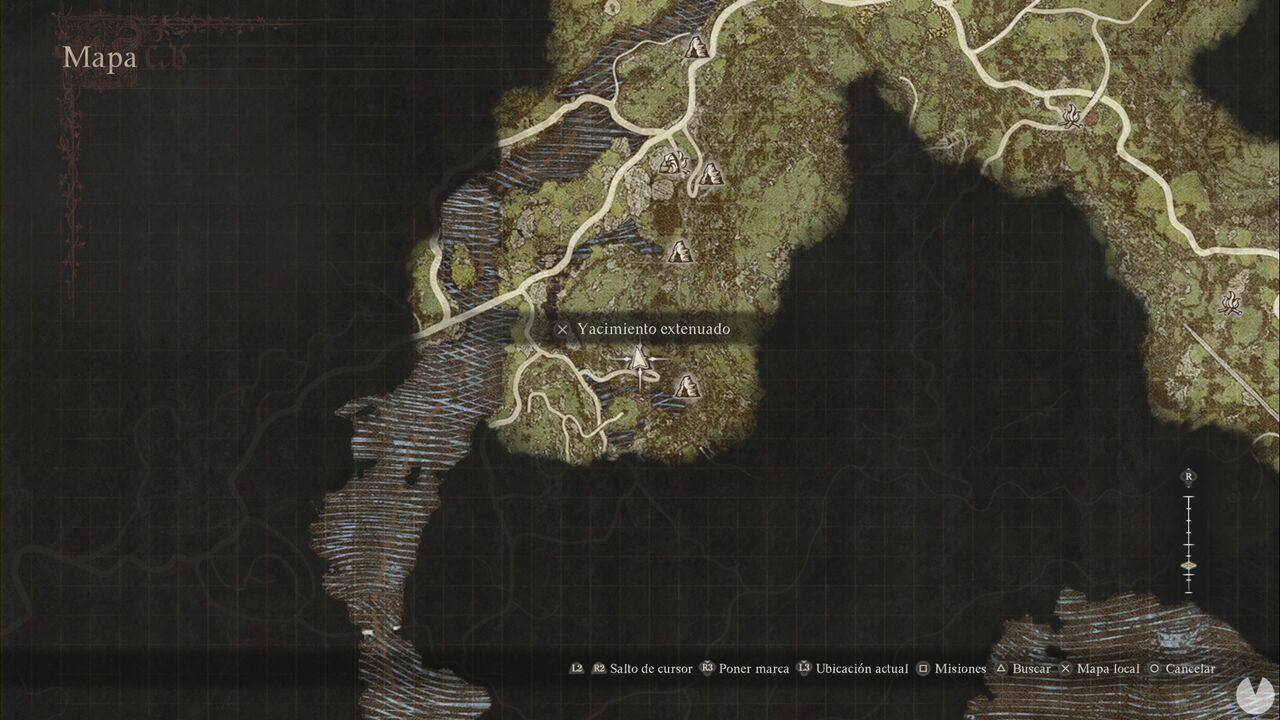Viewport: 1280px width, 720px height.
Task: Select the campfire camp icon near top-right
Action: [x=1073, y=113]
